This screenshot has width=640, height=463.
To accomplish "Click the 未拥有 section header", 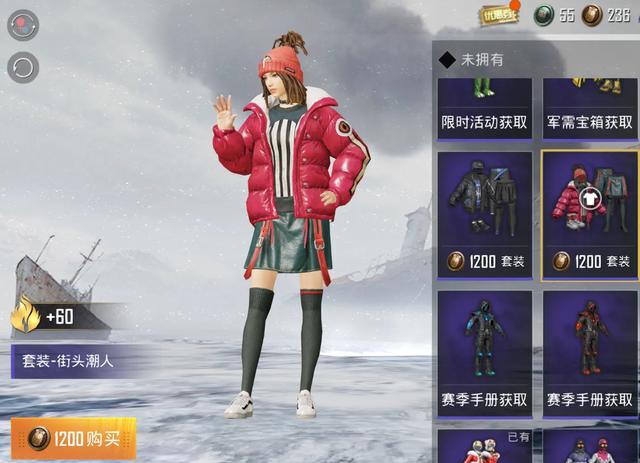I will click(x=482, y=60).
